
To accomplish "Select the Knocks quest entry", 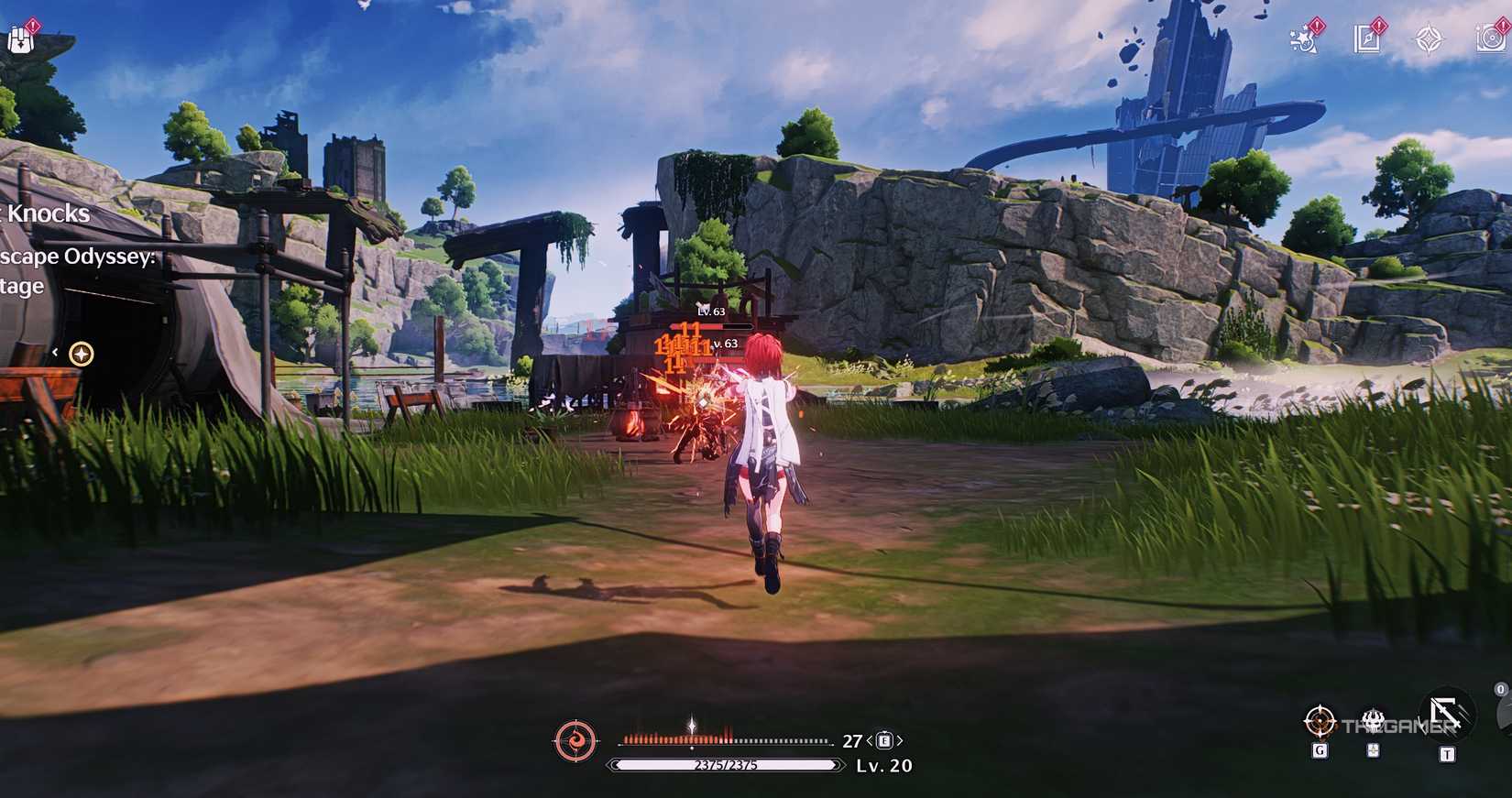I will (x=46, y=213).
